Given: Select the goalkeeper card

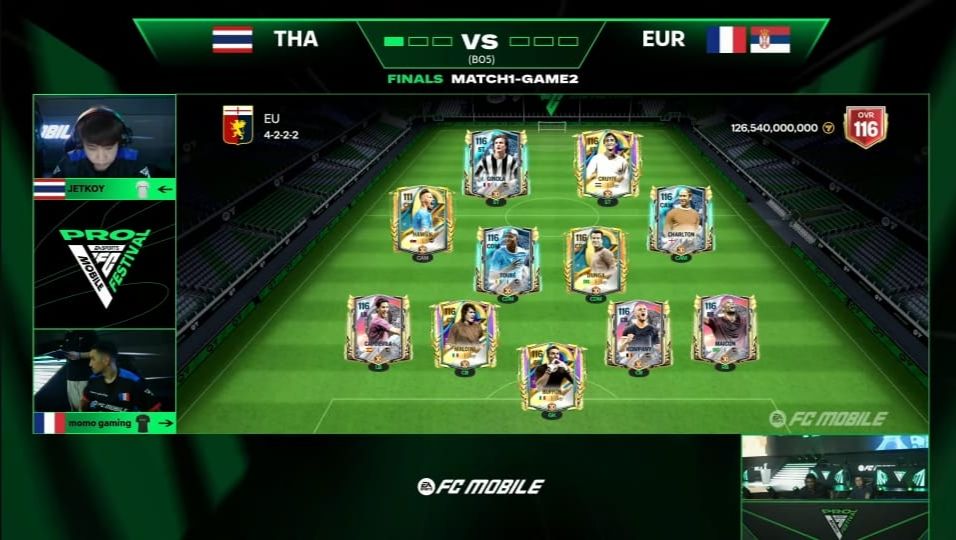Looking at the screenshot, I should point(551,376).
